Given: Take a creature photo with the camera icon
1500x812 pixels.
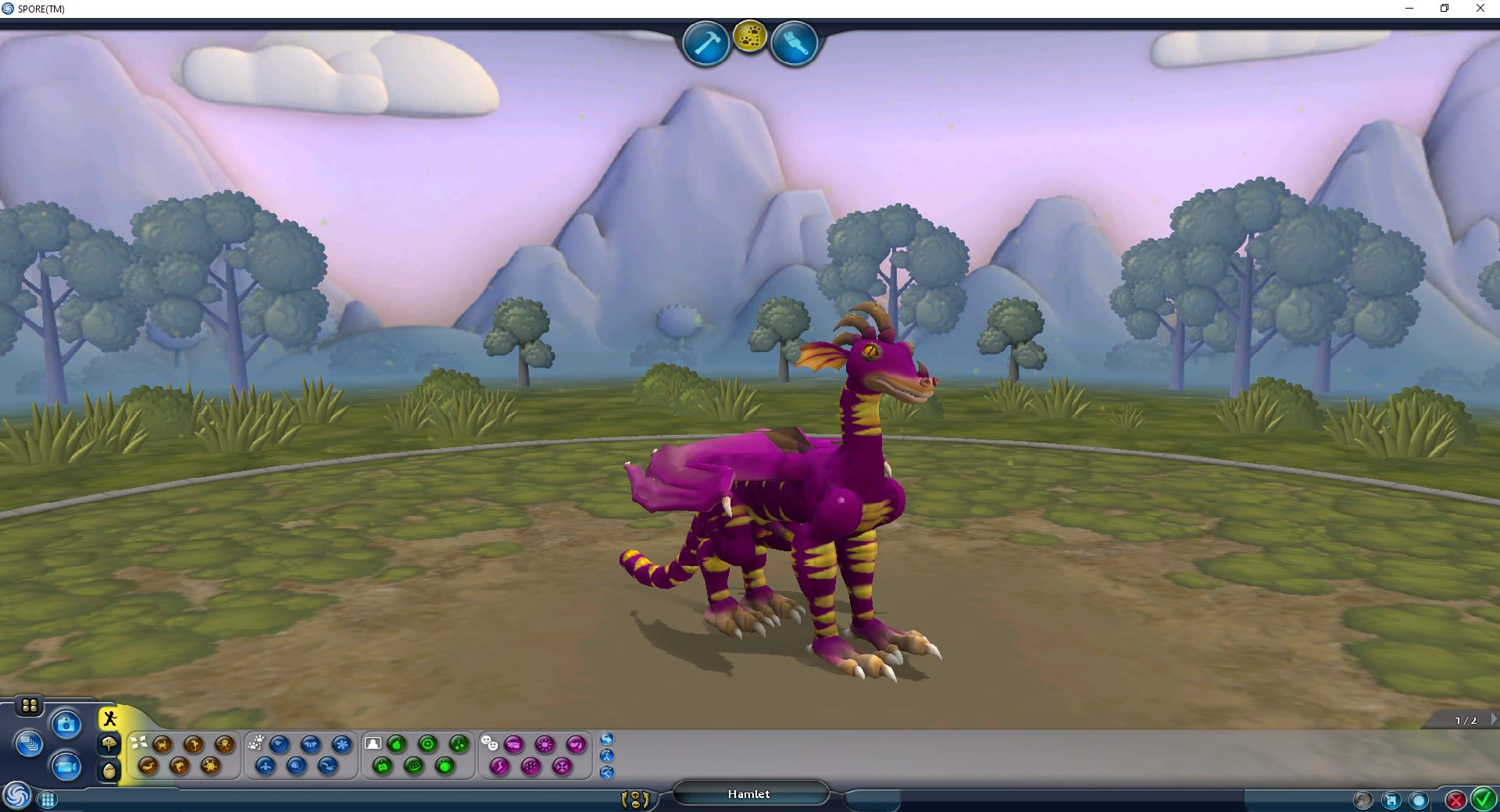Looking at the screenshot, I should coord(66,724).
